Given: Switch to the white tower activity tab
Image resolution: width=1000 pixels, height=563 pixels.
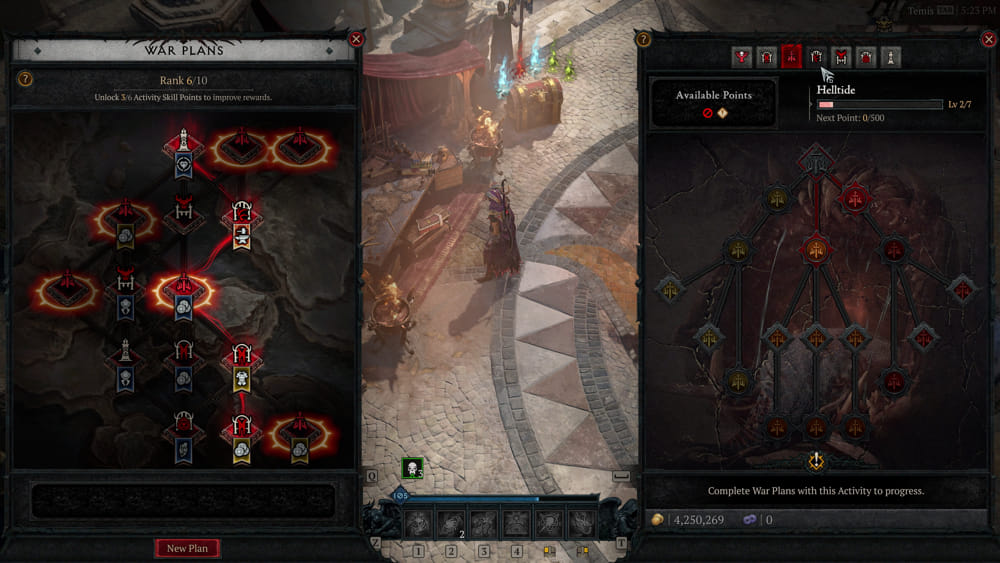Looking at the screenshot, I should (891, 57).
